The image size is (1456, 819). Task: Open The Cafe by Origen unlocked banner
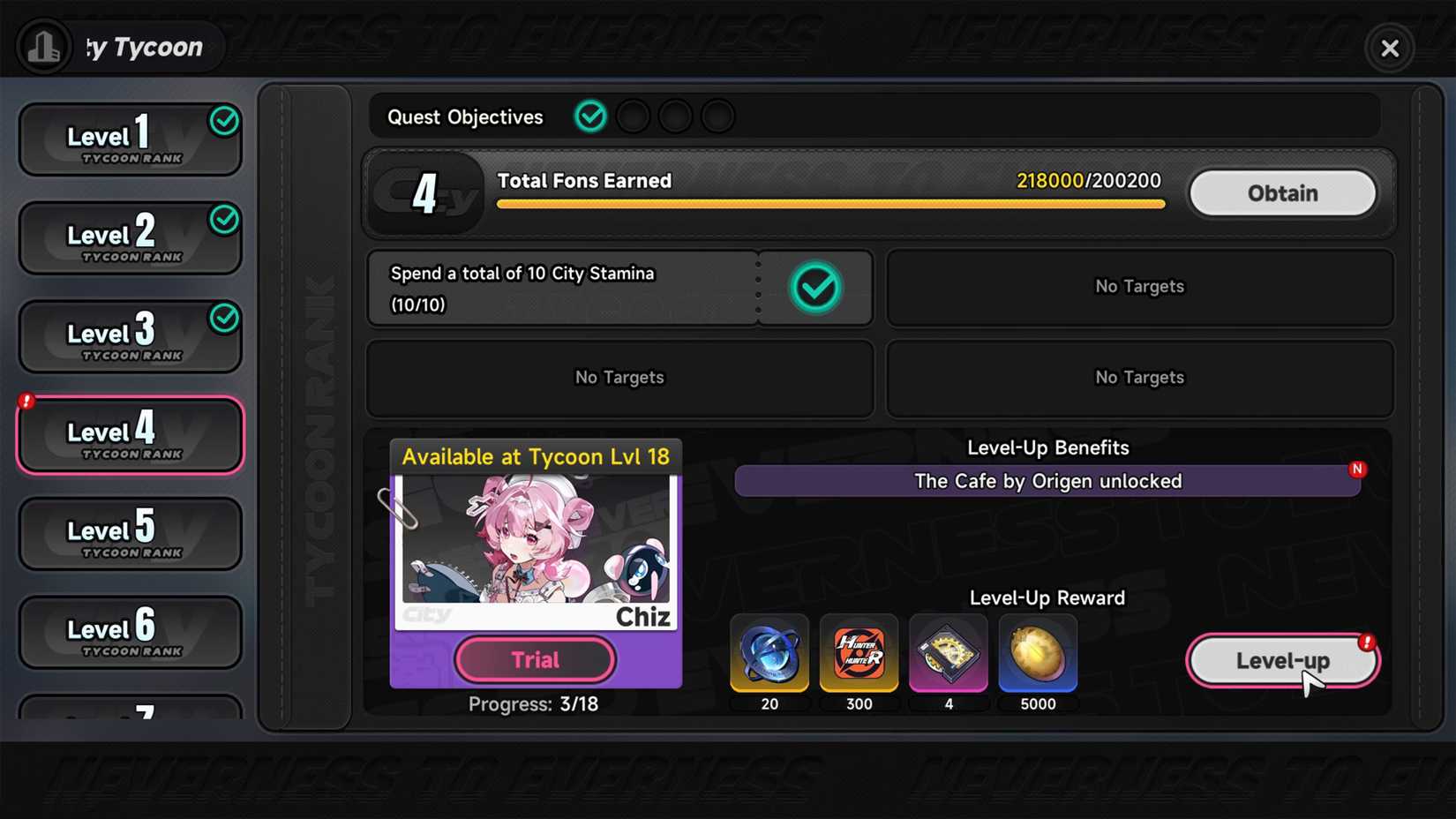click(1048, 481)
